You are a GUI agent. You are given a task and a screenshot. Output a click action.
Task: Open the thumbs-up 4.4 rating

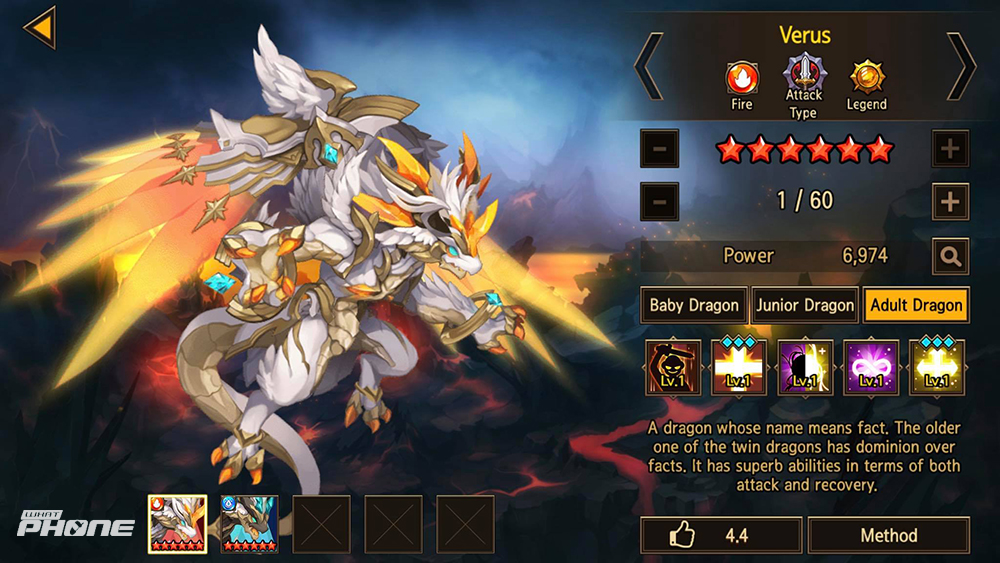pyautogui.click(x=721, y=536)
